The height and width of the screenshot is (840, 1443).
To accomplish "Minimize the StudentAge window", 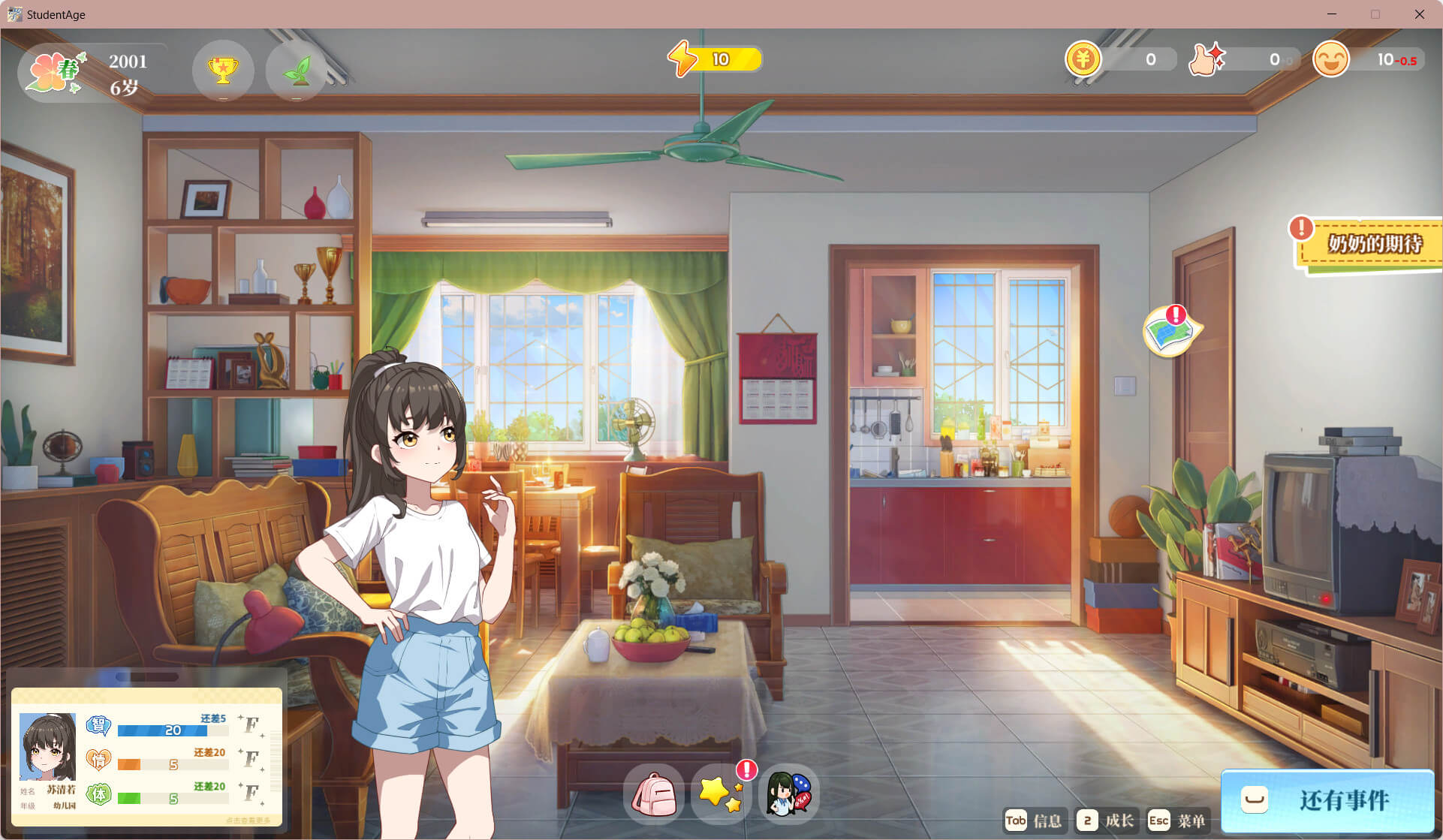I will (x=1332, y=14).
